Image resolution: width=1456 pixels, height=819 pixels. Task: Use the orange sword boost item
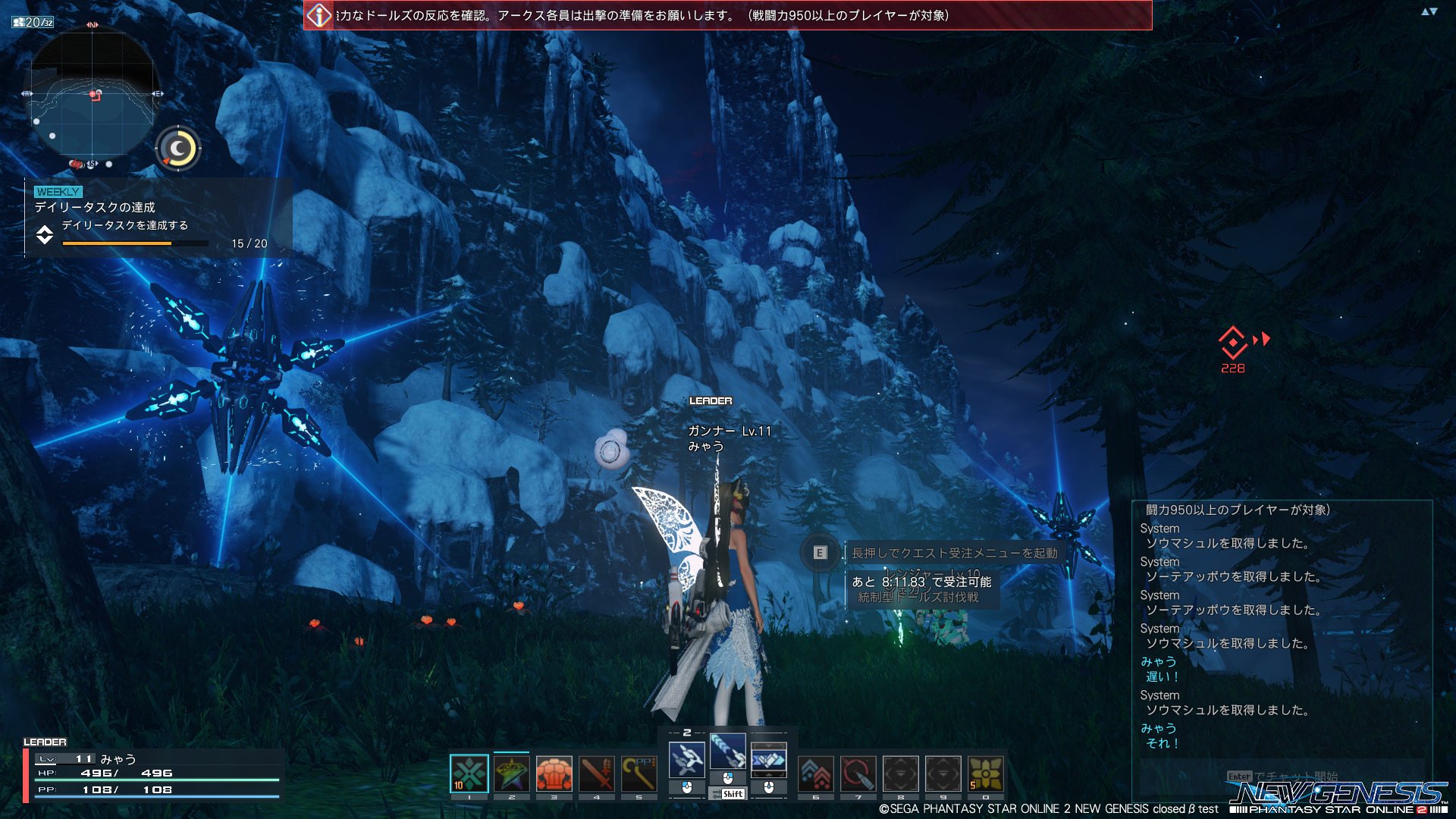597,774
